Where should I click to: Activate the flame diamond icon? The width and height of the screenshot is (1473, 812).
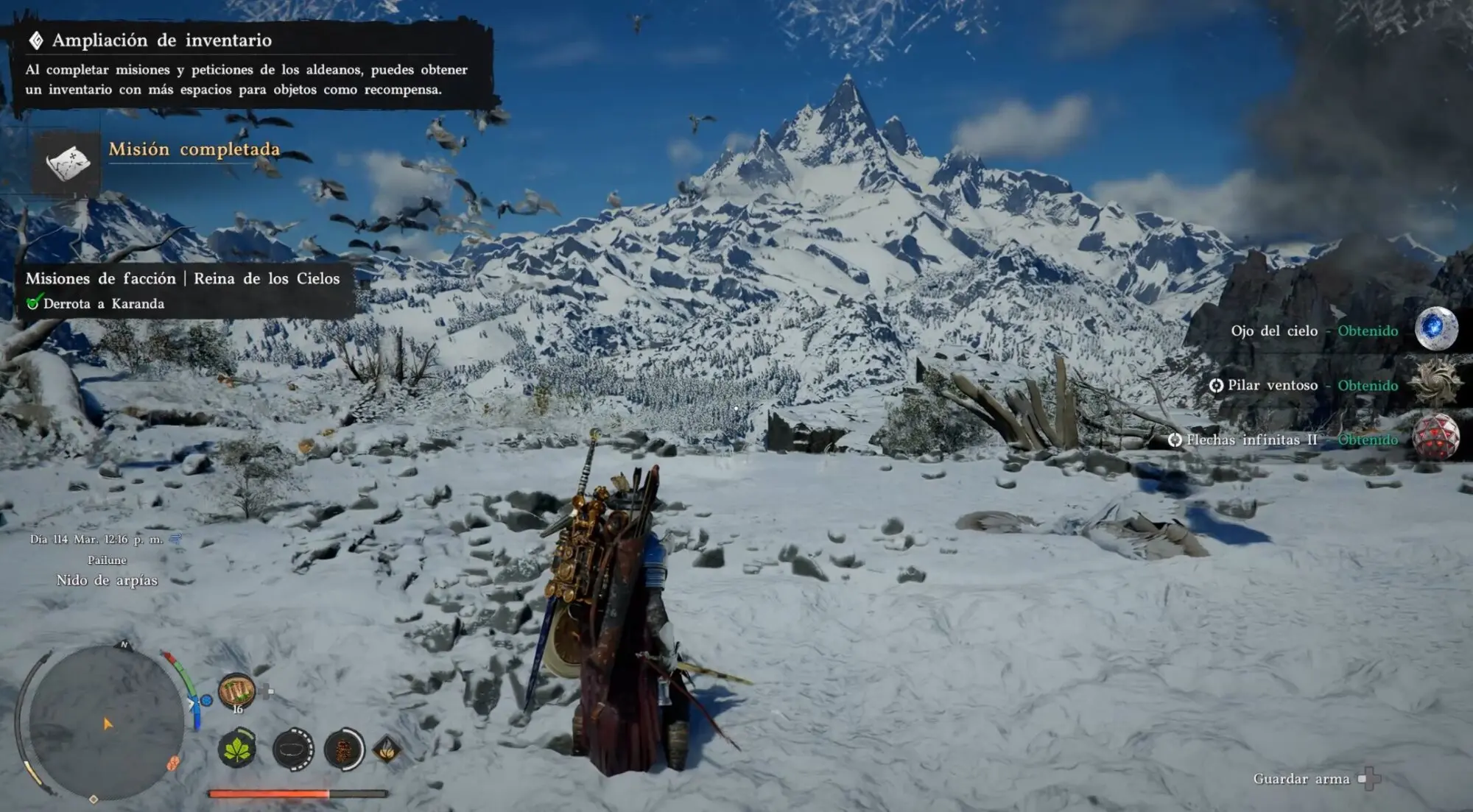click(x=387, y=750)
